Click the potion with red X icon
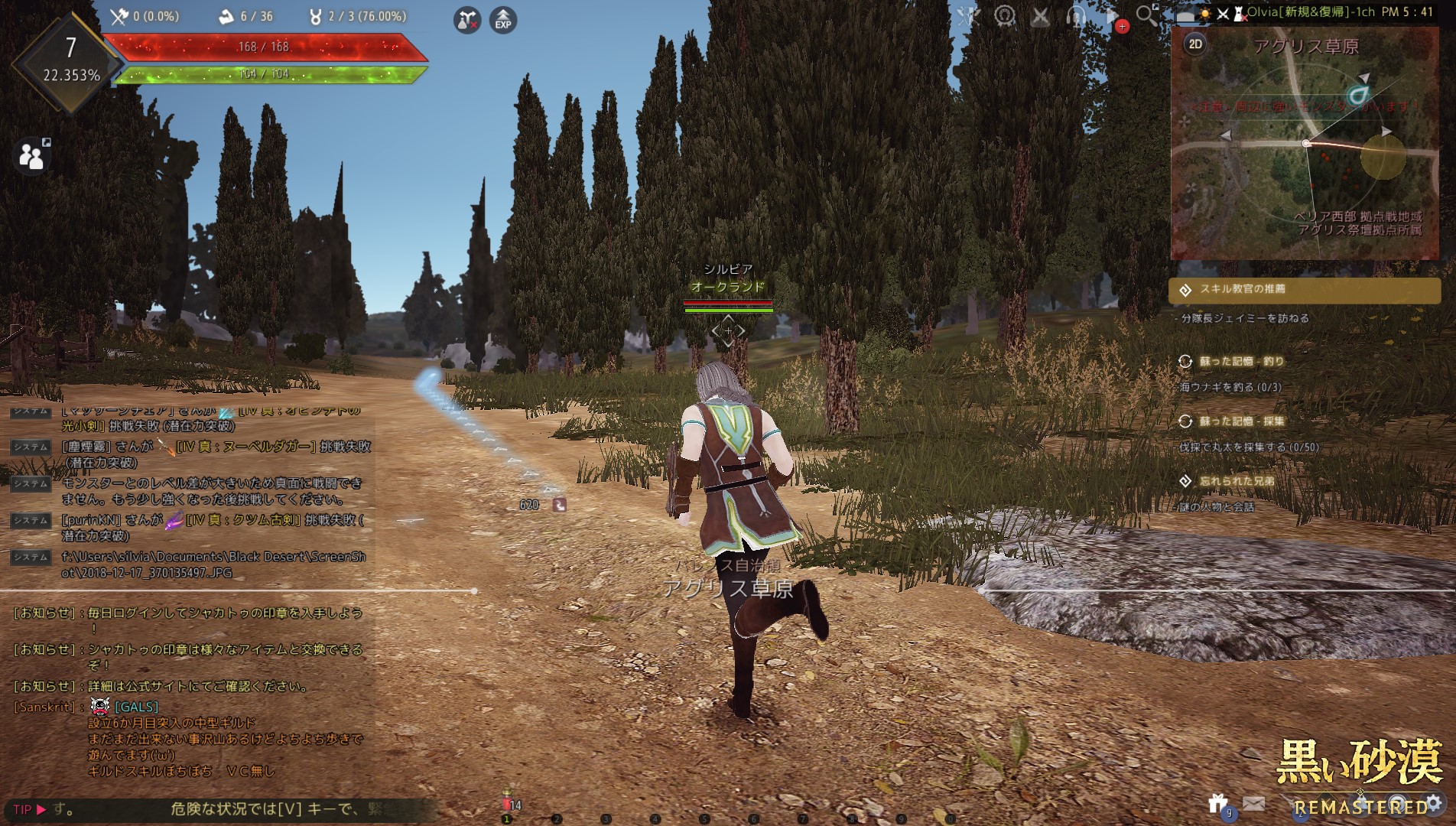The width and height of the screenshot is (1456, 826). click(x=466, y=20)
